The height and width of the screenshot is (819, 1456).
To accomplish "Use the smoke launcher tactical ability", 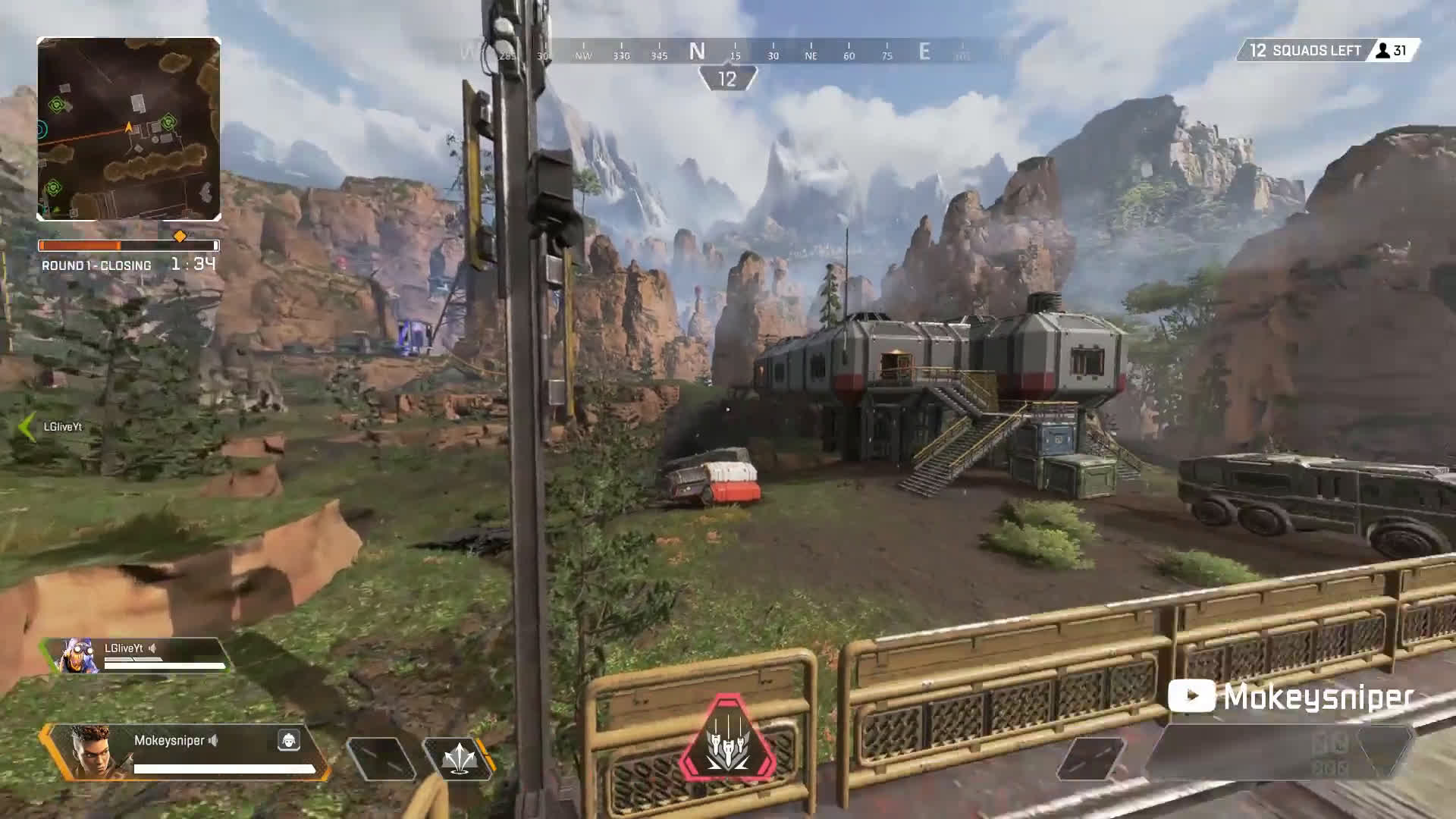I will 458,758.
